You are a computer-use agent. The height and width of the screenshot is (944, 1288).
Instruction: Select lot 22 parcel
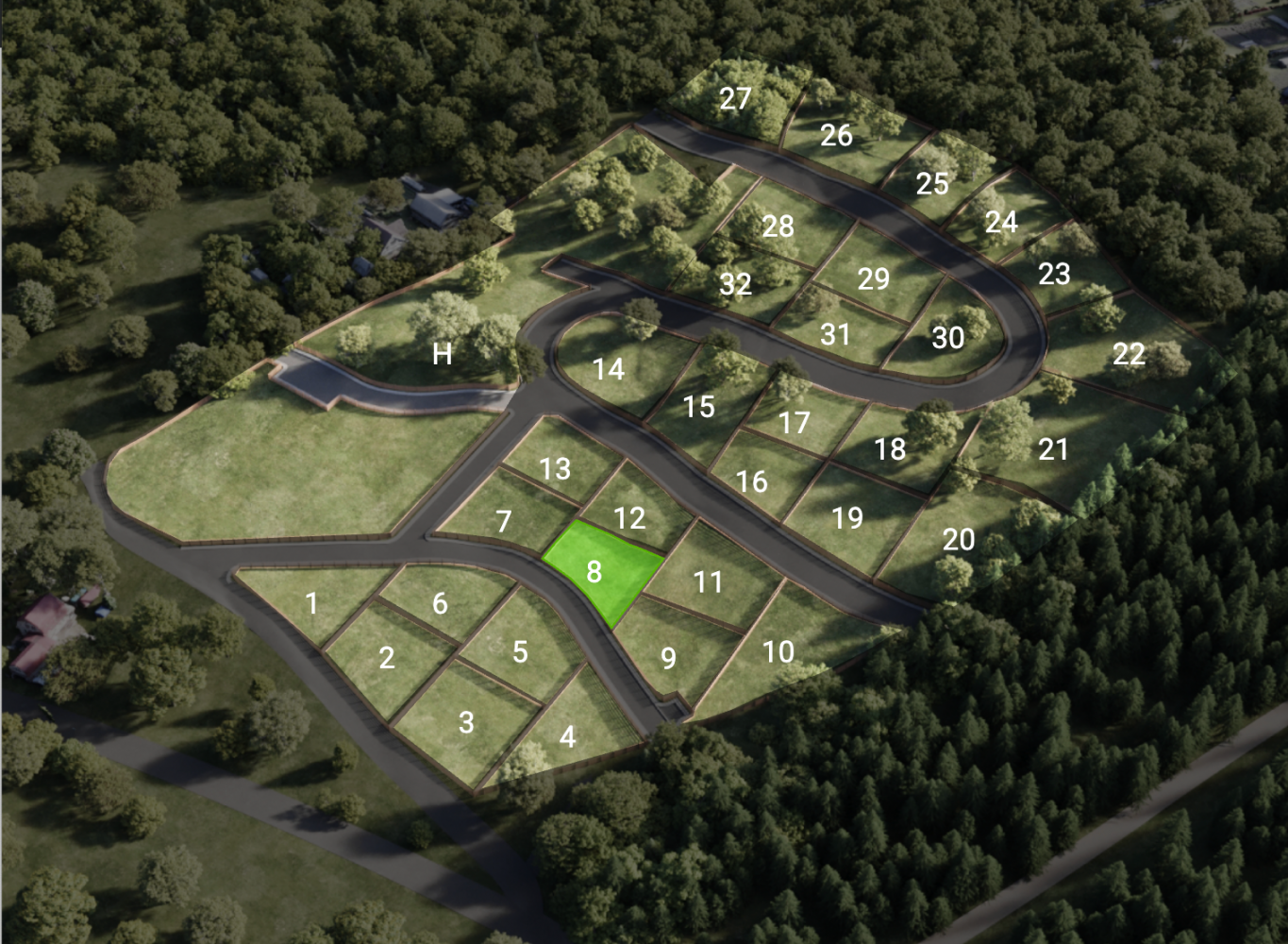(x=1129, y=354)
